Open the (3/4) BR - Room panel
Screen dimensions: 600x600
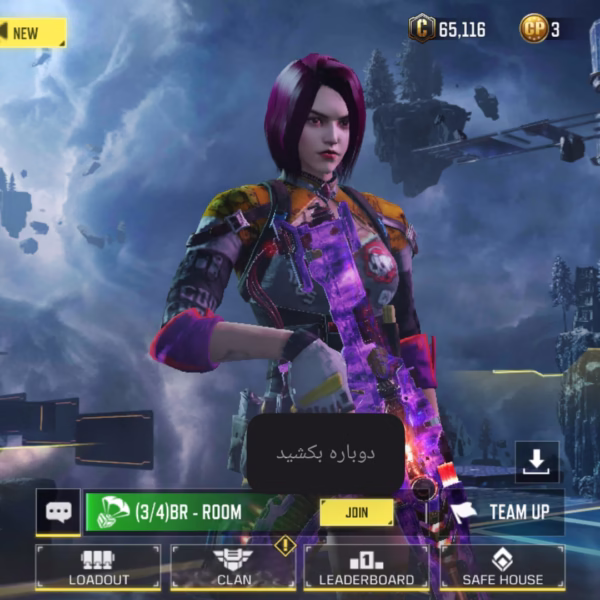[x=190, y=512]
